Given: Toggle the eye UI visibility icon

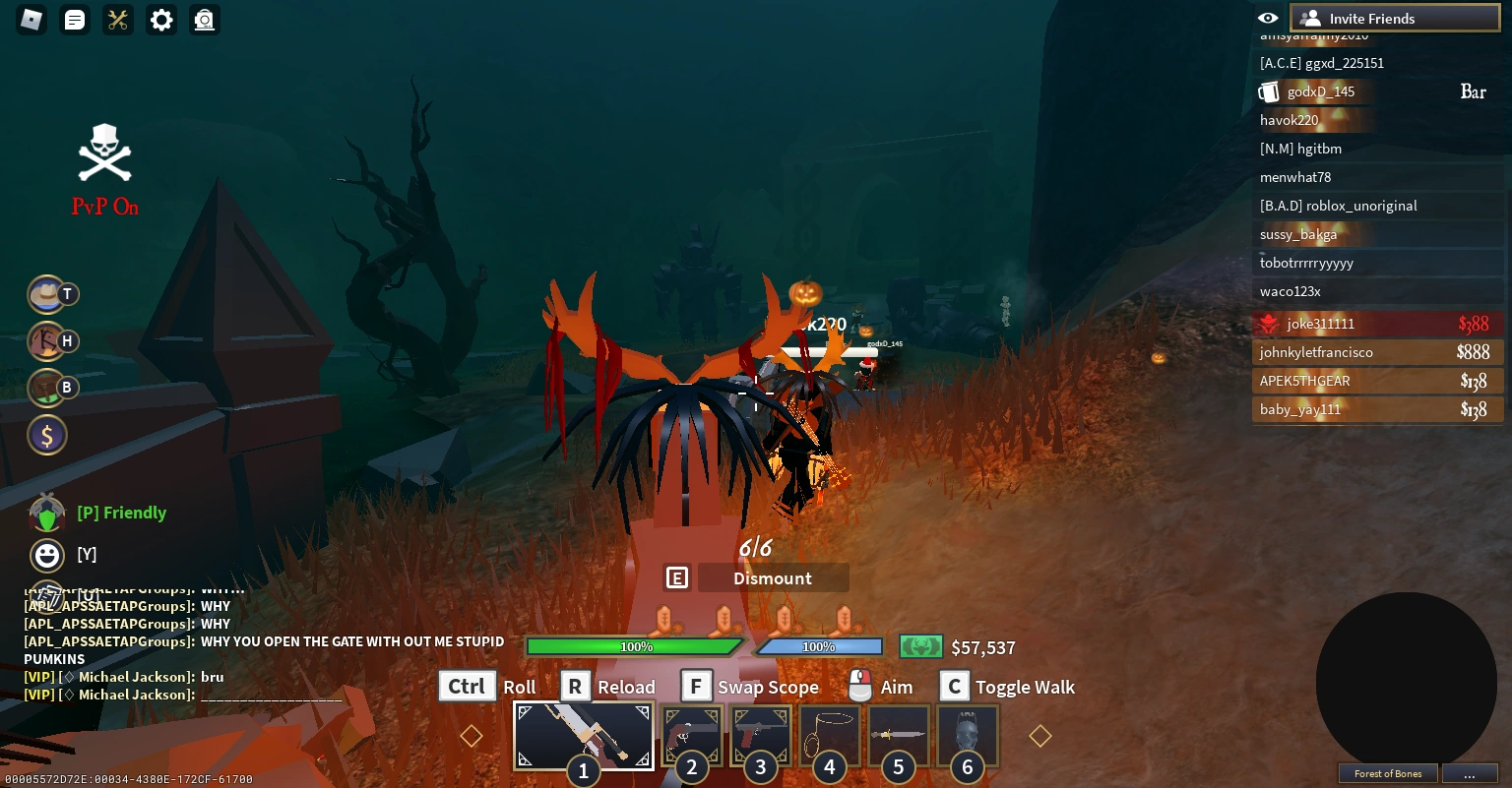Looking at the screenshot, I should (x=1268, y=17).
